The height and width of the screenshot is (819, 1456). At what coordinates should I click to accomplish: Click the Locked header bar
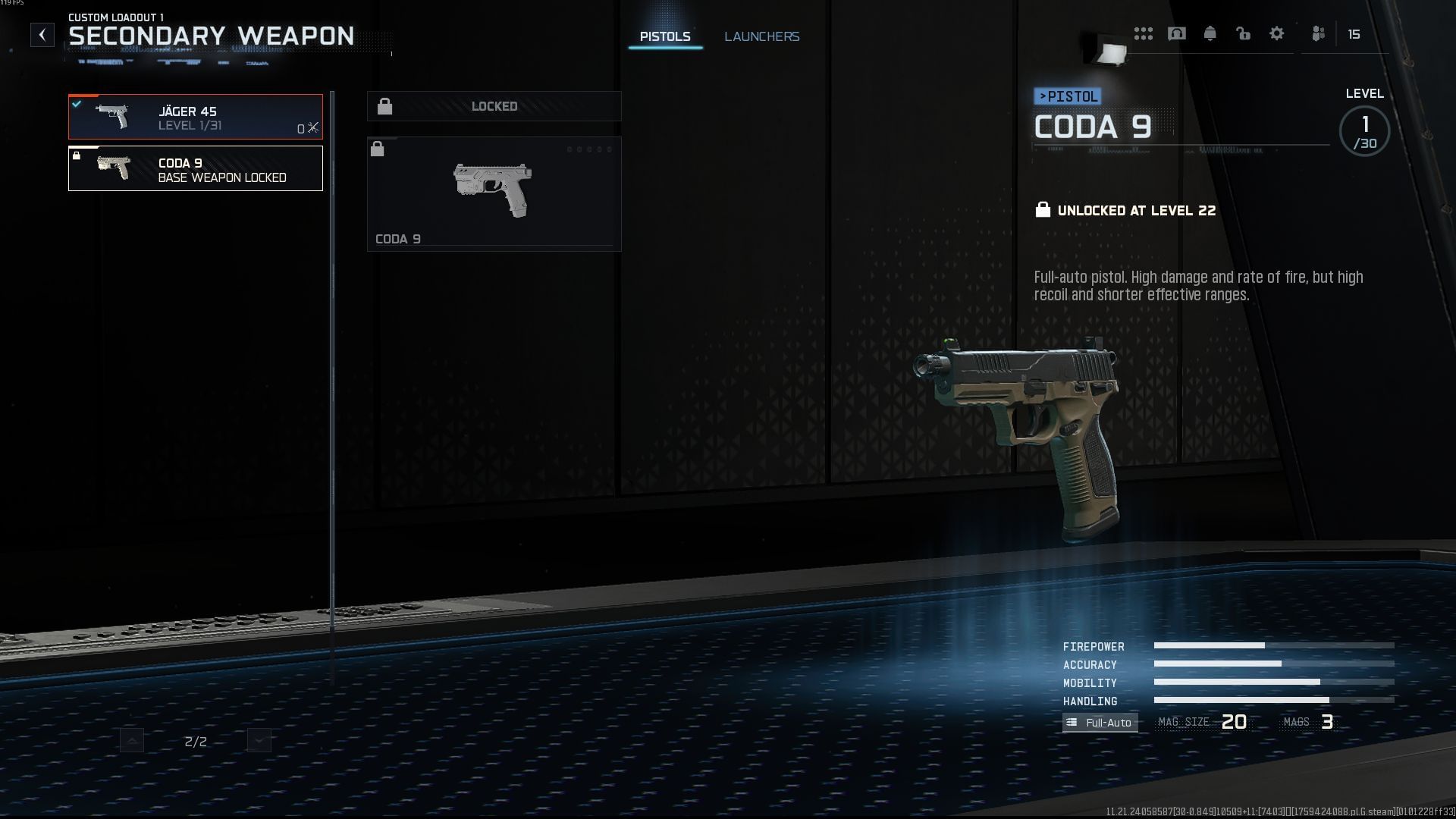494,107
